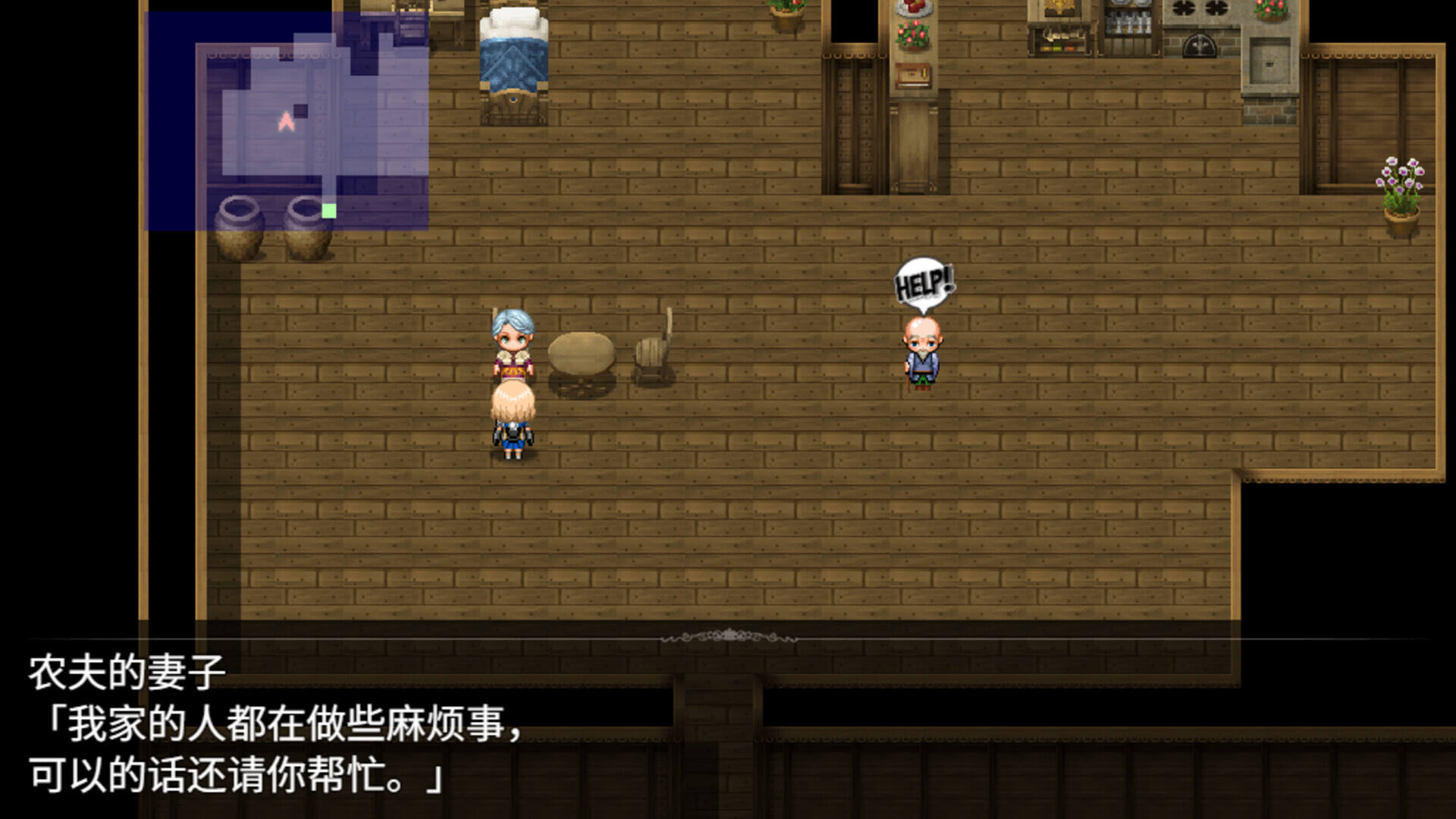Select the player position arrow on the minimap
Viewport: 1456px width, 819px height.
[287, 119]
